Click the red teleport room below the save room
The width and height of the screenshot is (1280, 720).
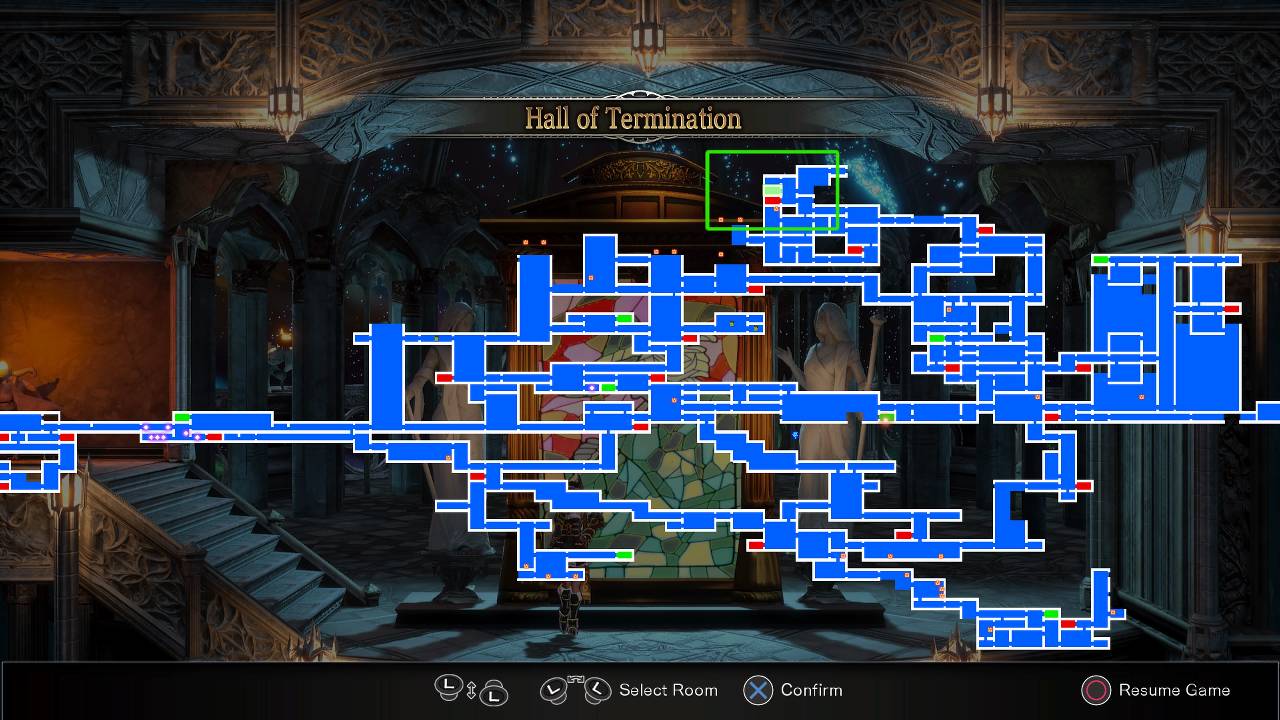(x=772, y=200)
